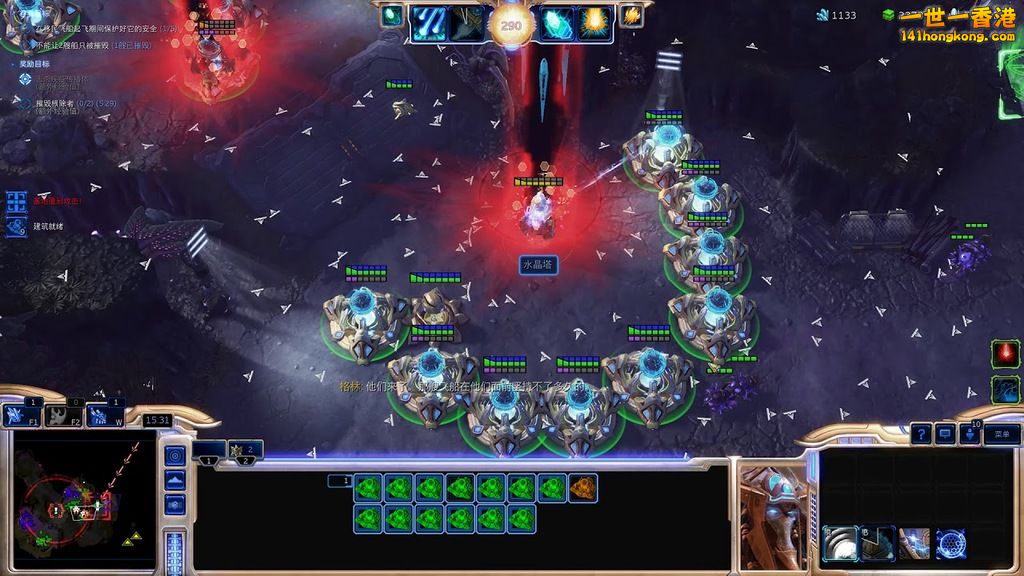Image resolution: width=1024 pixels, height=576 pixels.
Task: Click the small orange flame icon on top bar
Action: point(631,15)
